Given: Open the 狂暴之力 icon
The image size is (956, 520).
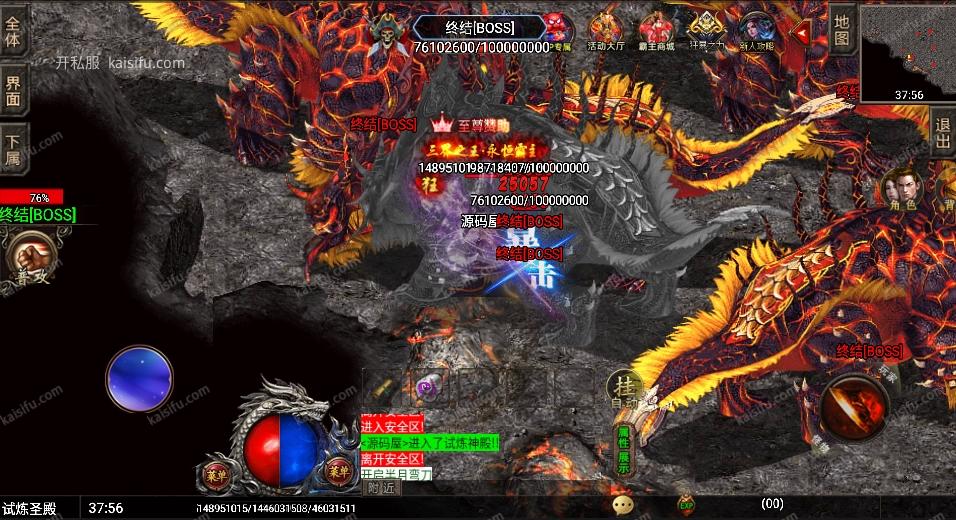Looking at the screenshot, I should pyautogui.click(x=708, y=32).
